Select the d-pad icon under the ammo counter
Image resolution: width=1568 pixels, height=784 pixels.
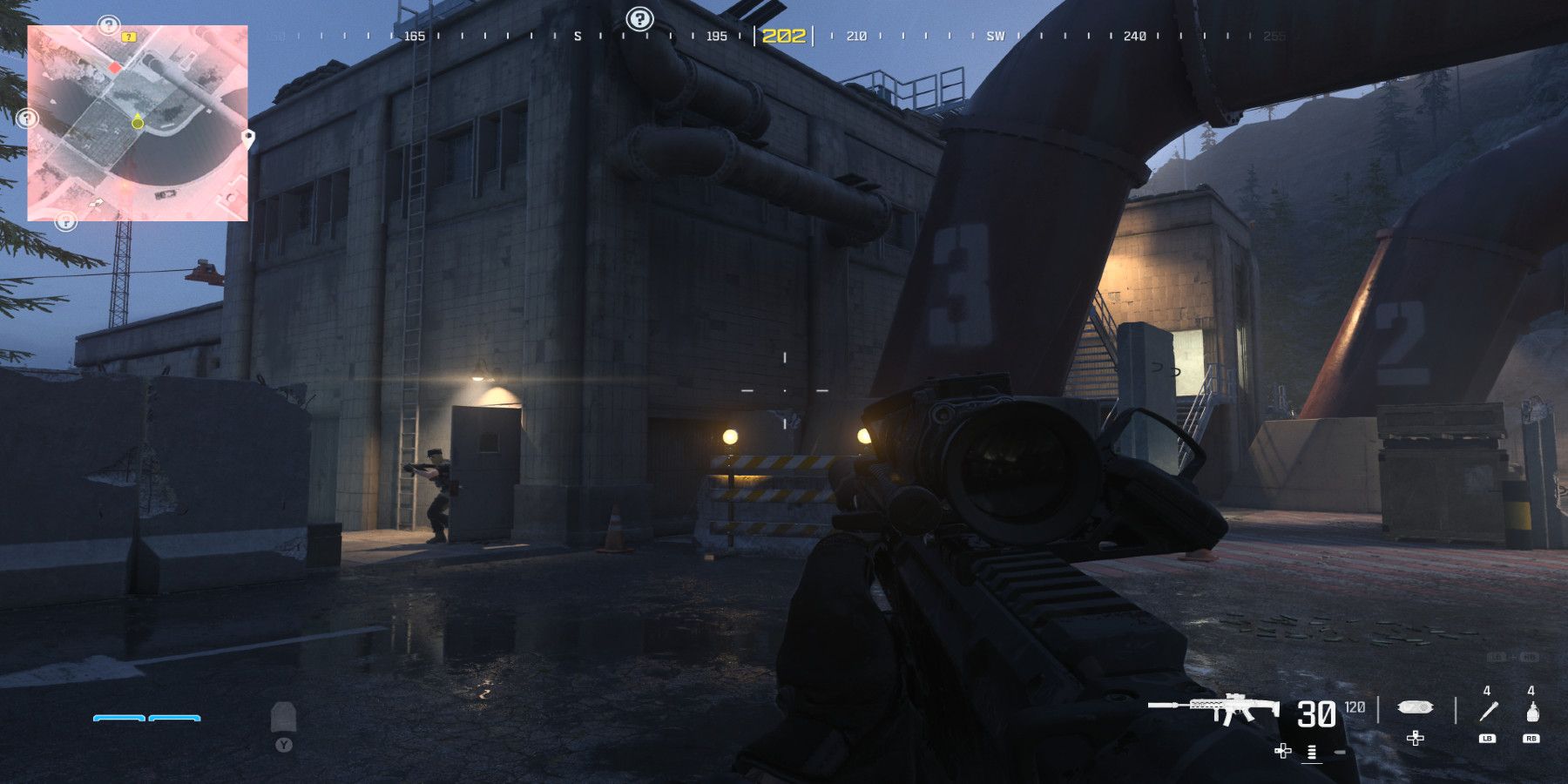[x=1283, y=751]
